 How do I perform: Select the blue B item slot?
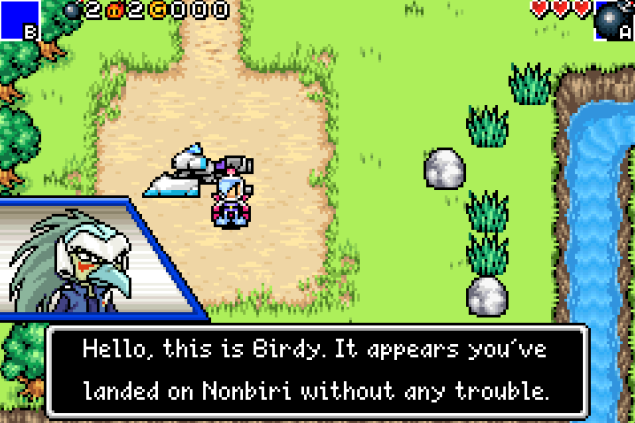click(x=19, y=19)
